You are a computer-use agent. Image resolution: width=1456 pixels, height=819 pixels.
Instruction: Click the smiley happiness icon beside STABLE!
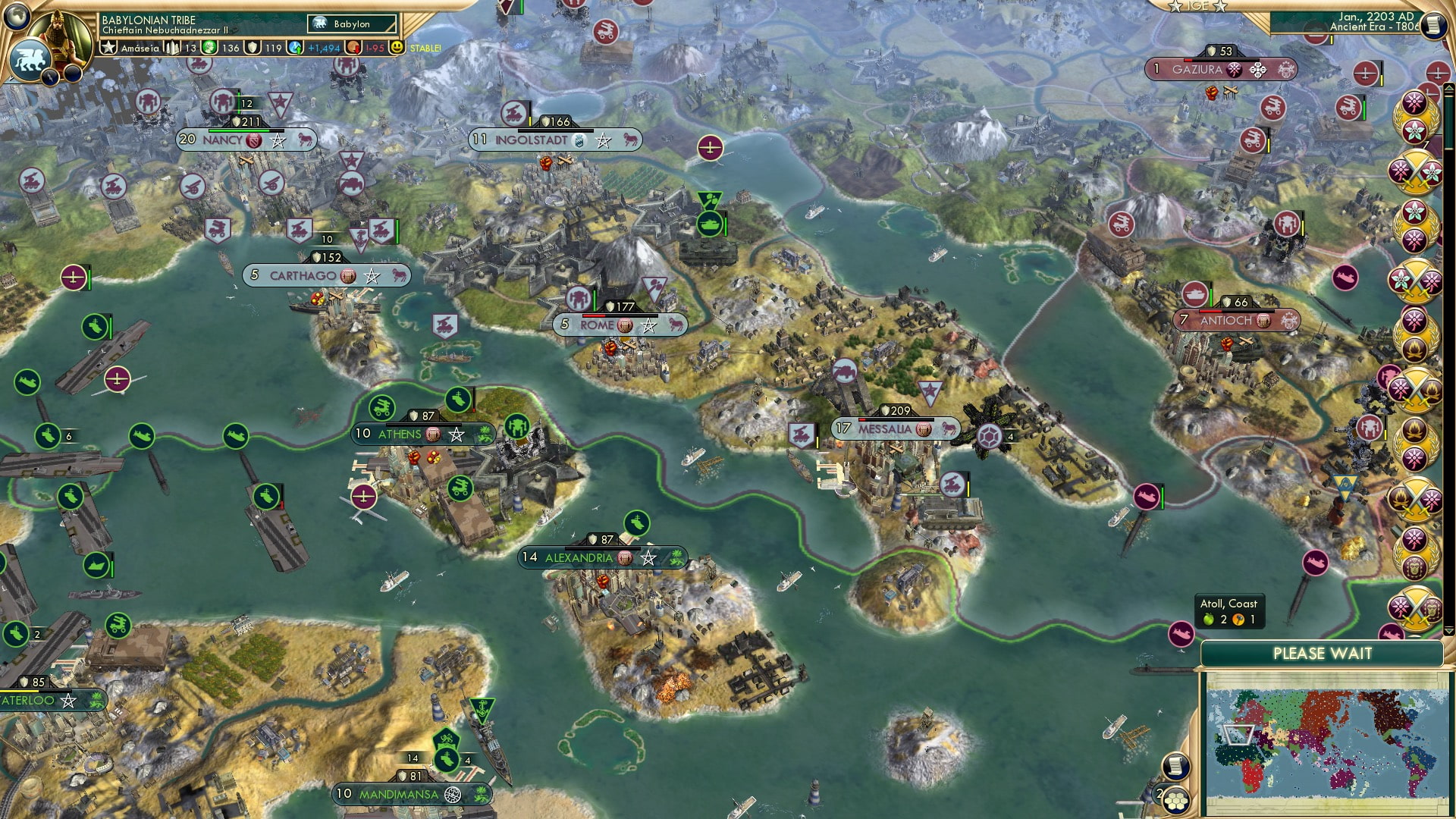pyautogui.click(x=398, y=49)
